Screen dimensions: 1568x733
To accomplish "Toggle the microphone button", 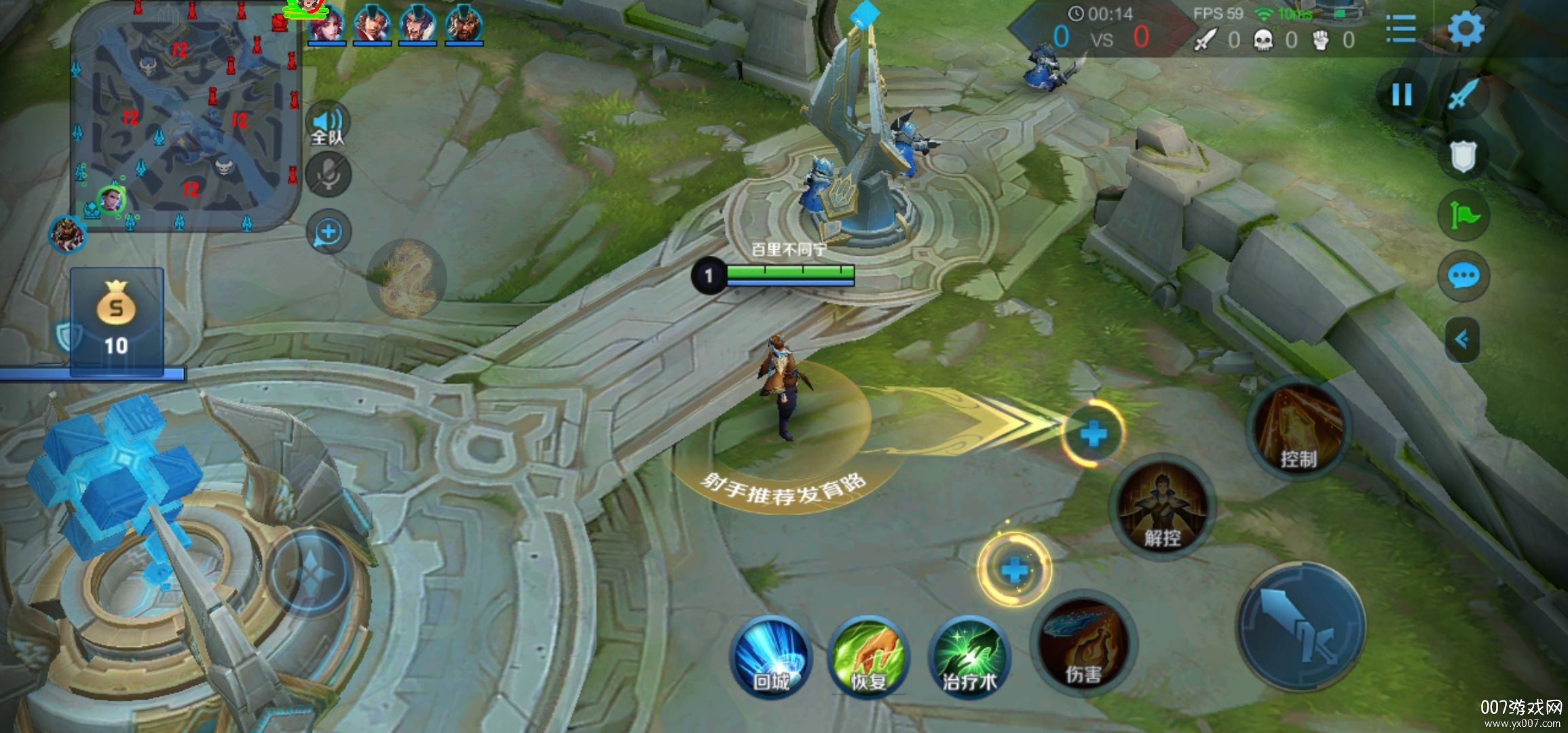I will (x=329, y=175).
